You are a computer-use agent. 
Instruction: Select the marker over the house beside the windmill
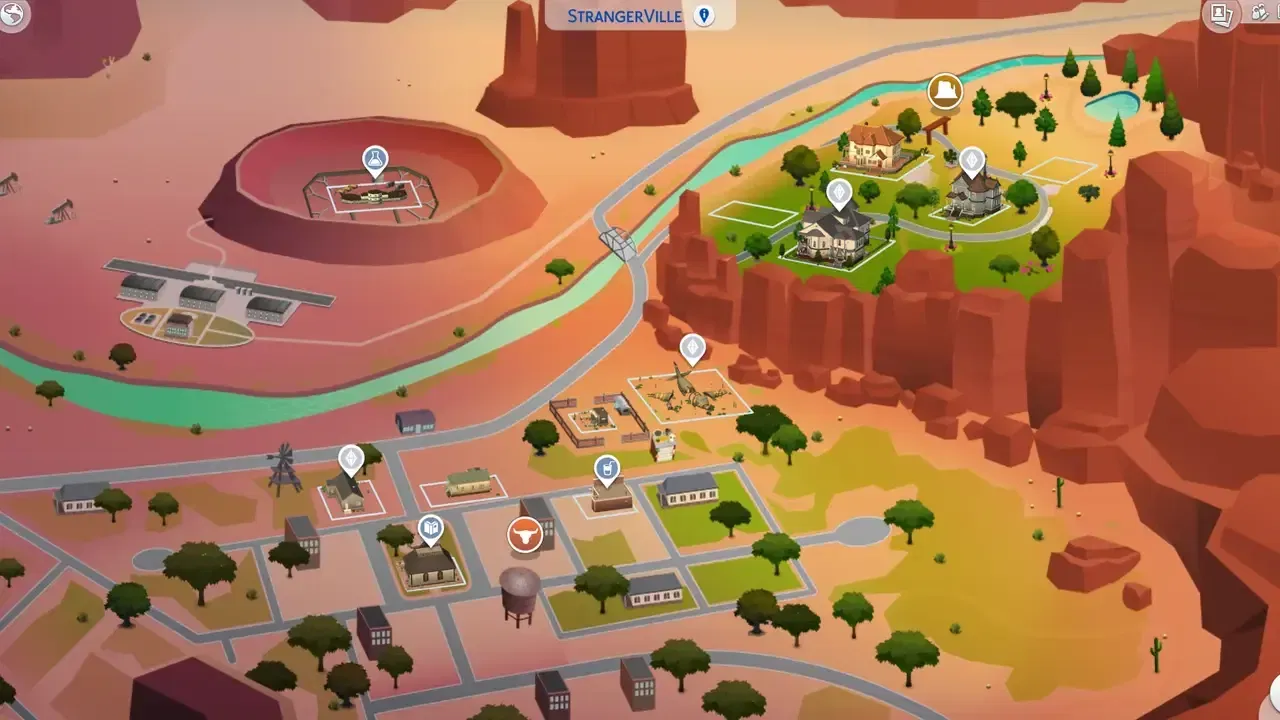[351, 459]
